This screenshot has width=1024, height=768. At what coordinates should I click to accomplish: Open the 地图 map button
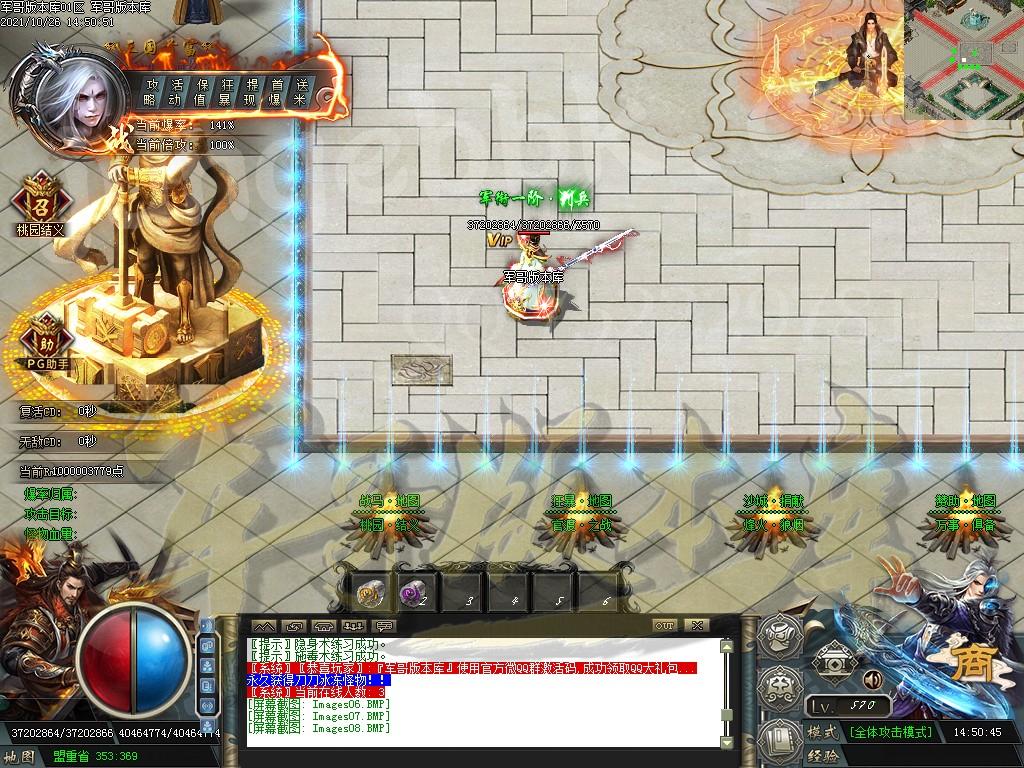click(19, 757)
